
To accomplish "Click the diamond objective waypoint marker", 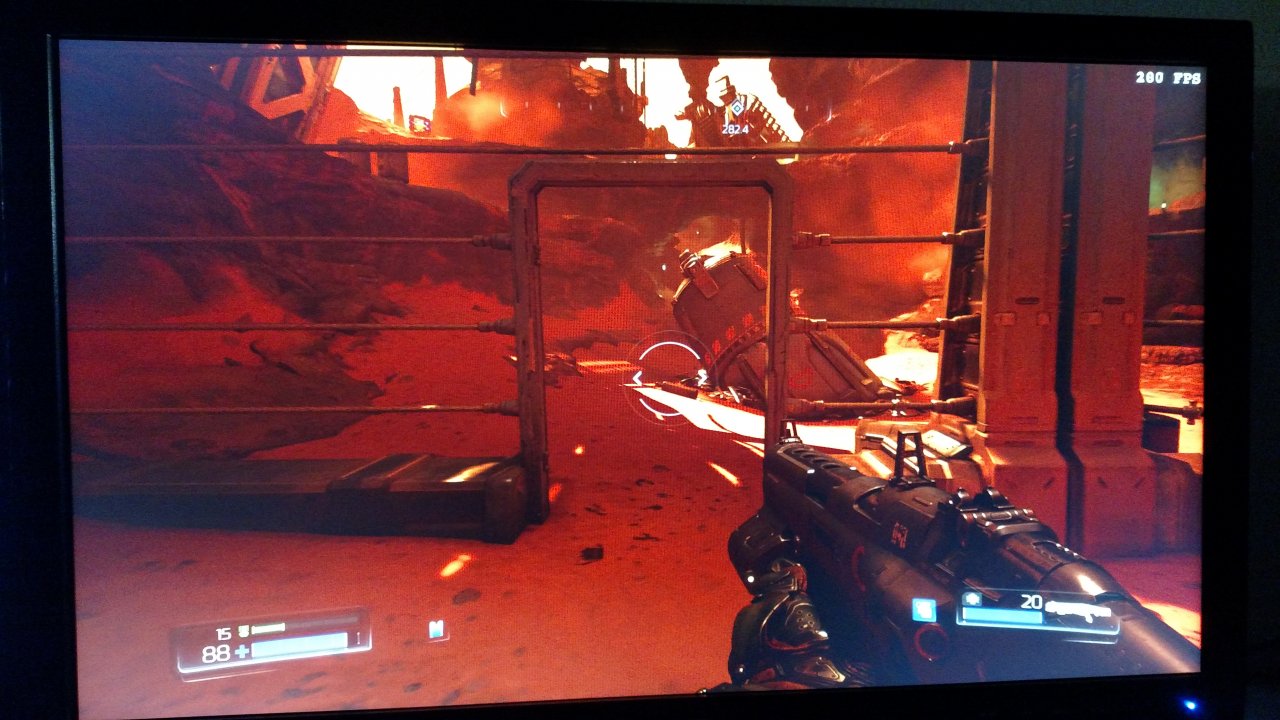I will click(735, 108).
